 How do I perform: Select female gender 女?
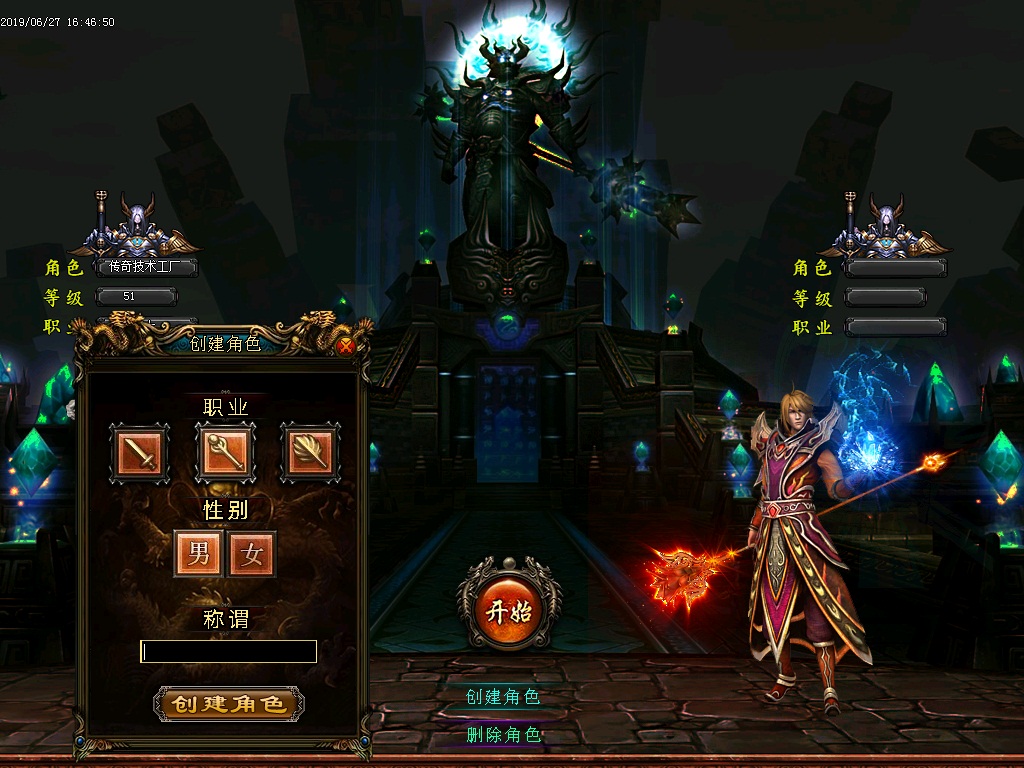(251, 554)
